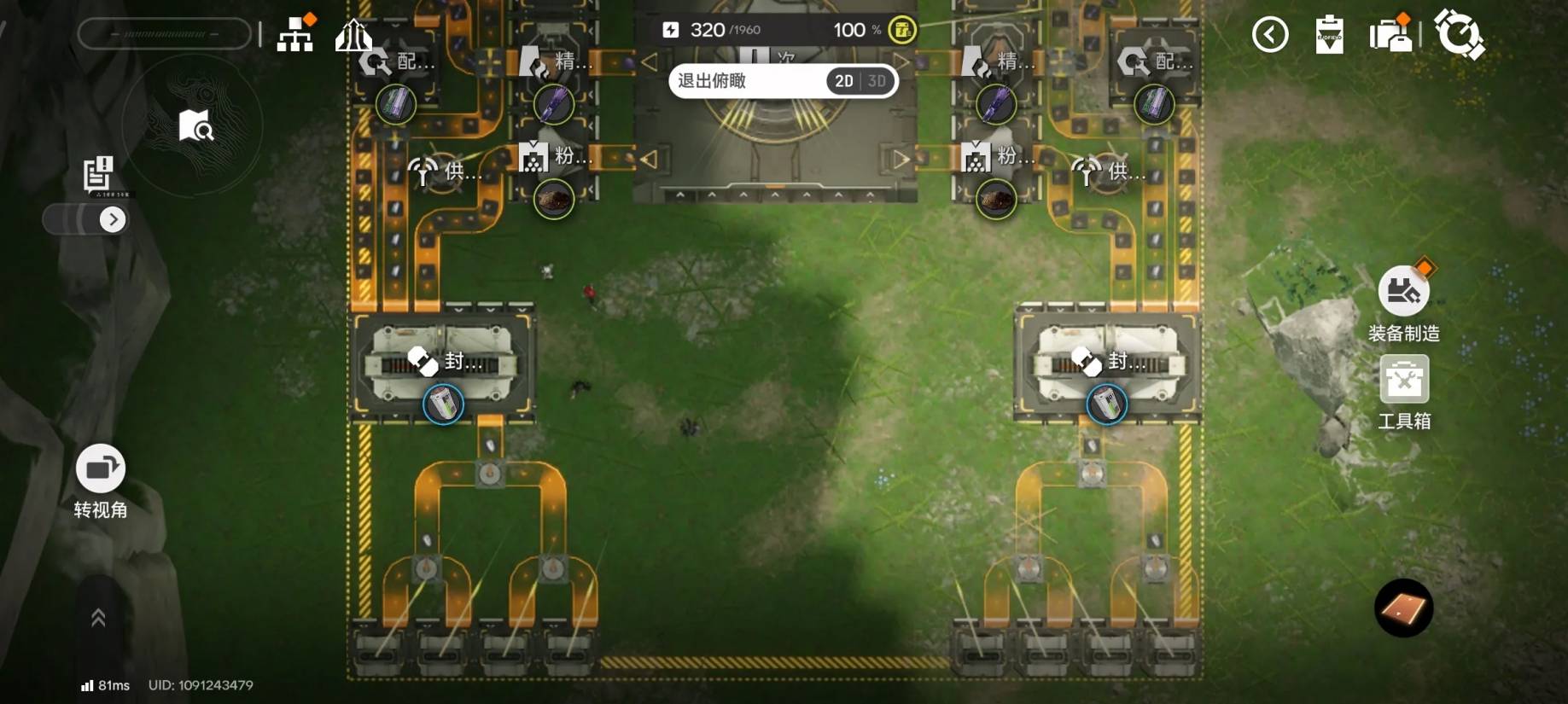Image resolution: width=1568 pixels, height=704 pixels.
Task: Tap the 转视角 rotate view button
Action: point(101,468)
